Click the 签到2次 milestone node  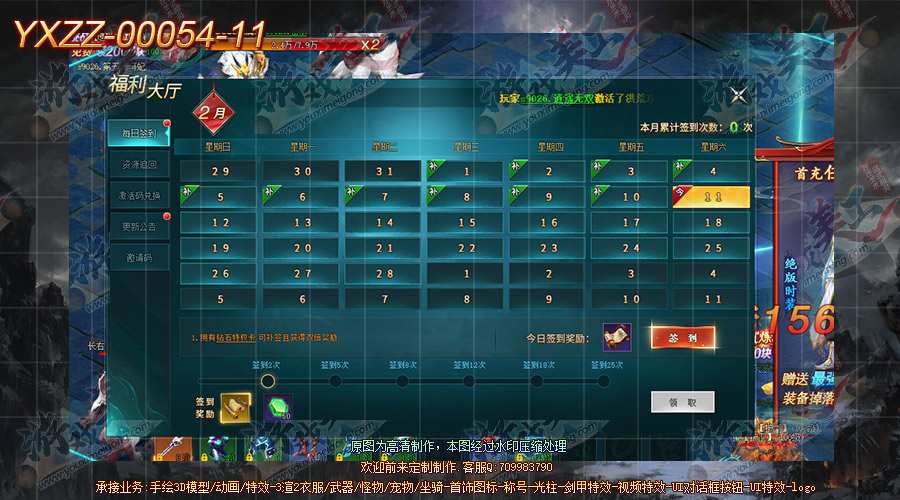[x=267, y=380]
